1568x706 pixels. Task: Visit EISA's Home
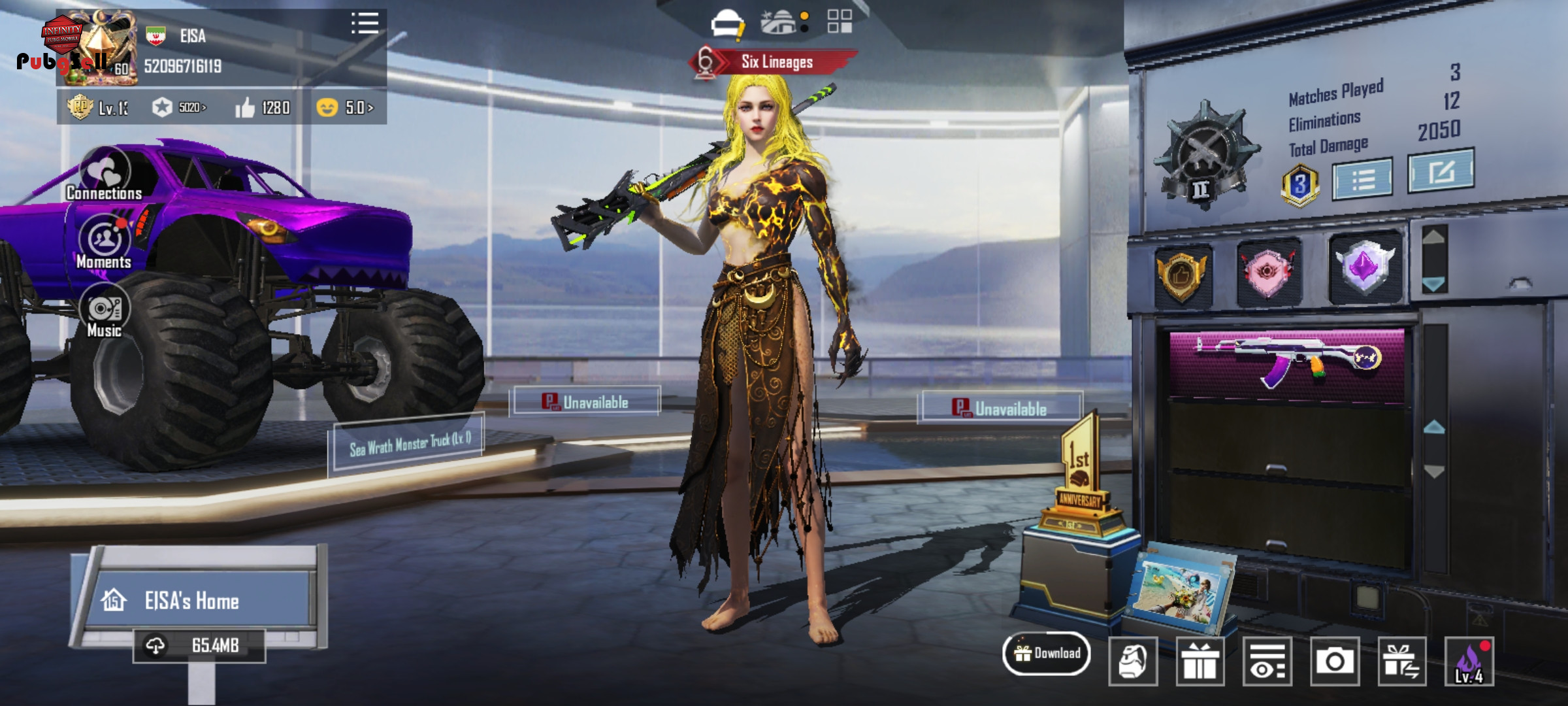(x=192, y=600)
